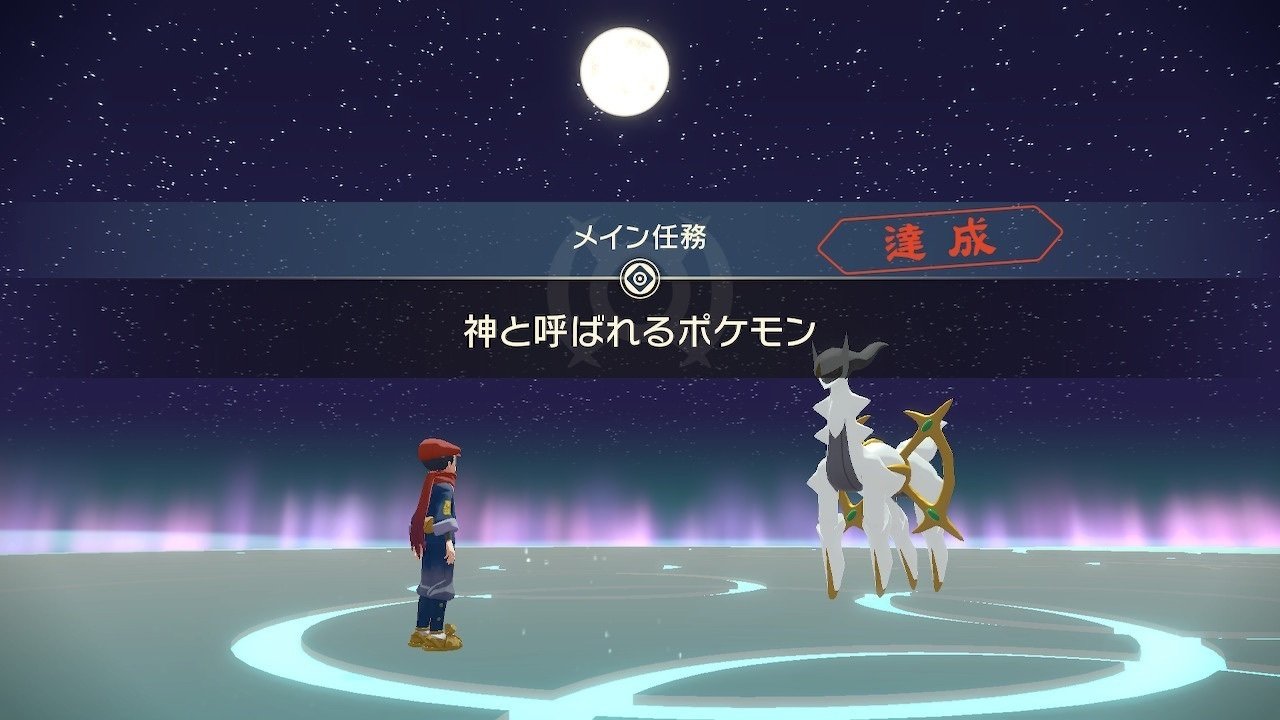Select the 神と呼ばれるポケモン mission title
This screenshot has width=1280, height=720.
(640, 330)
